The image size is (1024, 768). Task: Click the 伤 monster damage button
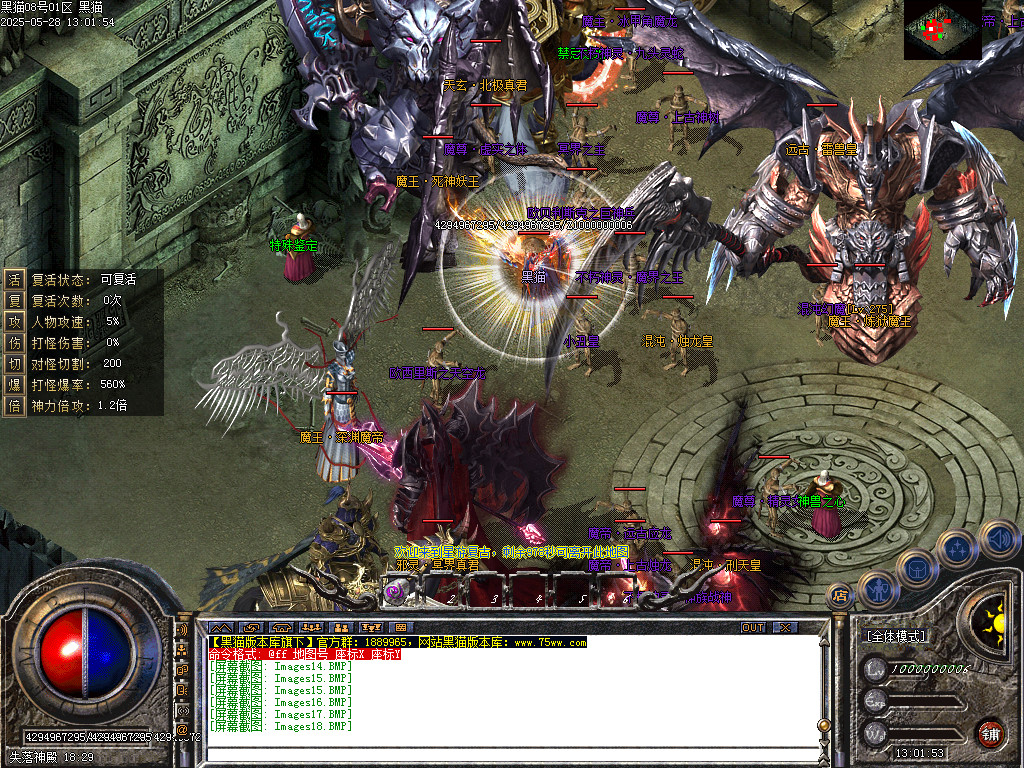click(14, 342)
